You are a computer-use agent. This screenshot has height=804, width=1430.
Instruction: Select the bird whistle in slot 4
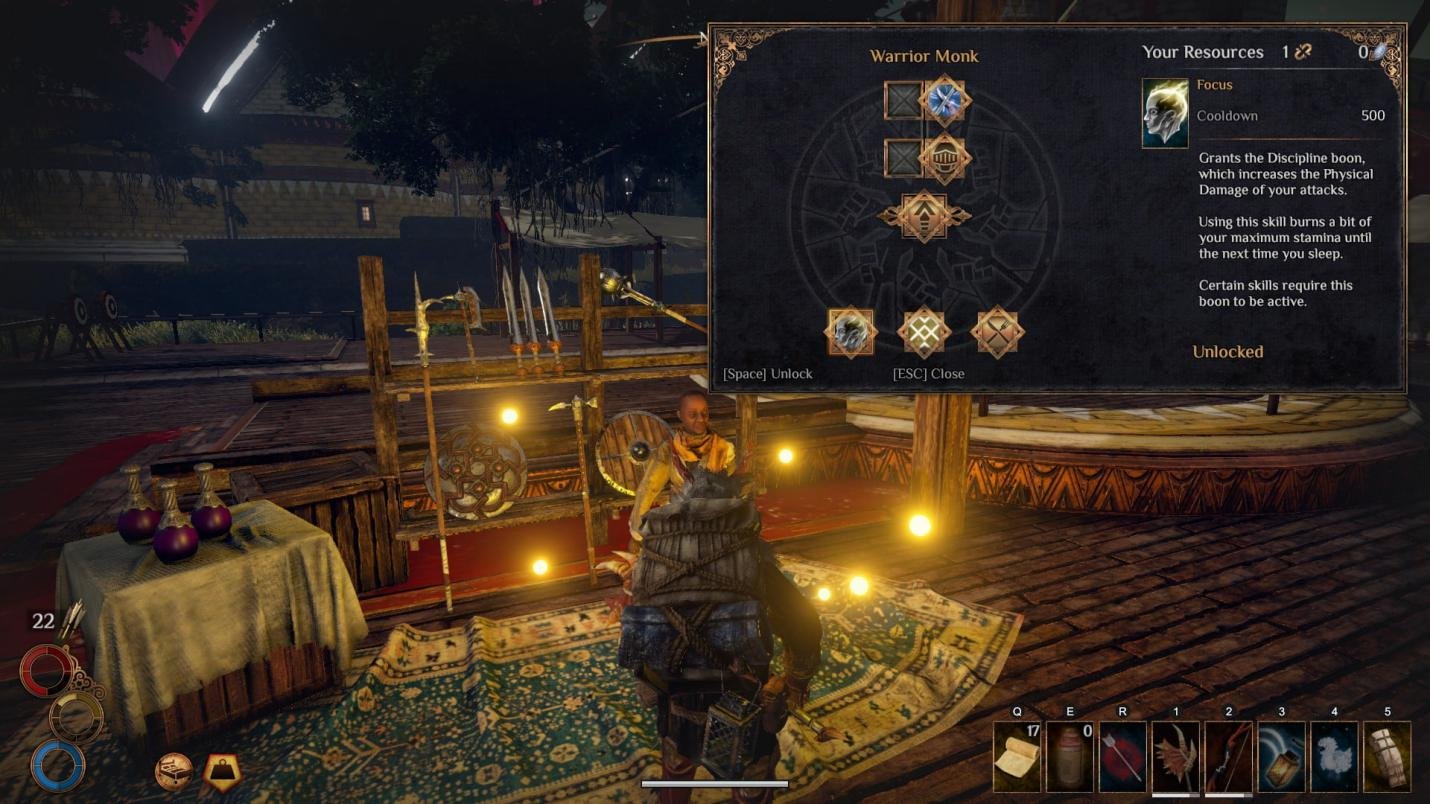[x=1335, y=757]
